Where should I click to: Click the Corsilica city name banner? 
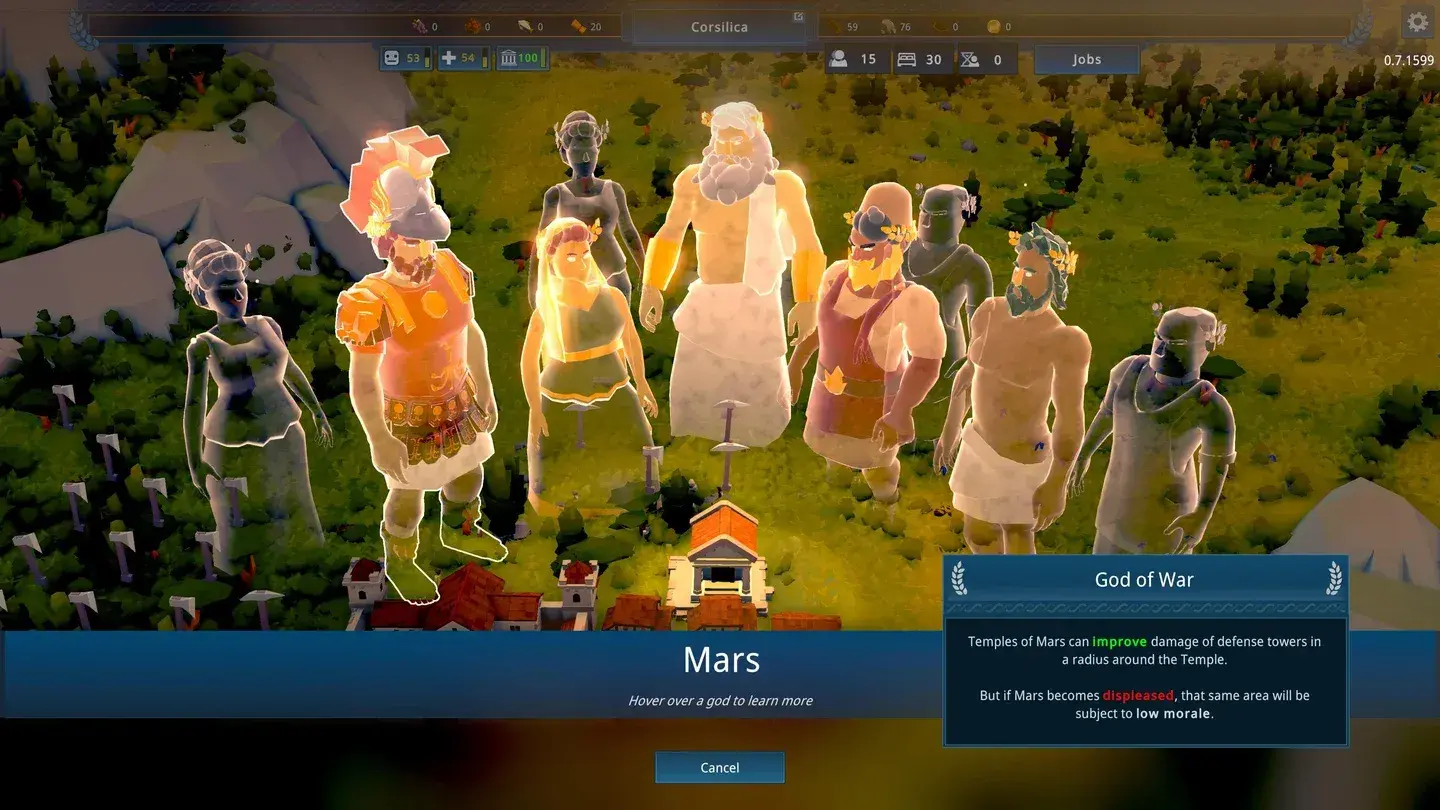click(719, 26)
